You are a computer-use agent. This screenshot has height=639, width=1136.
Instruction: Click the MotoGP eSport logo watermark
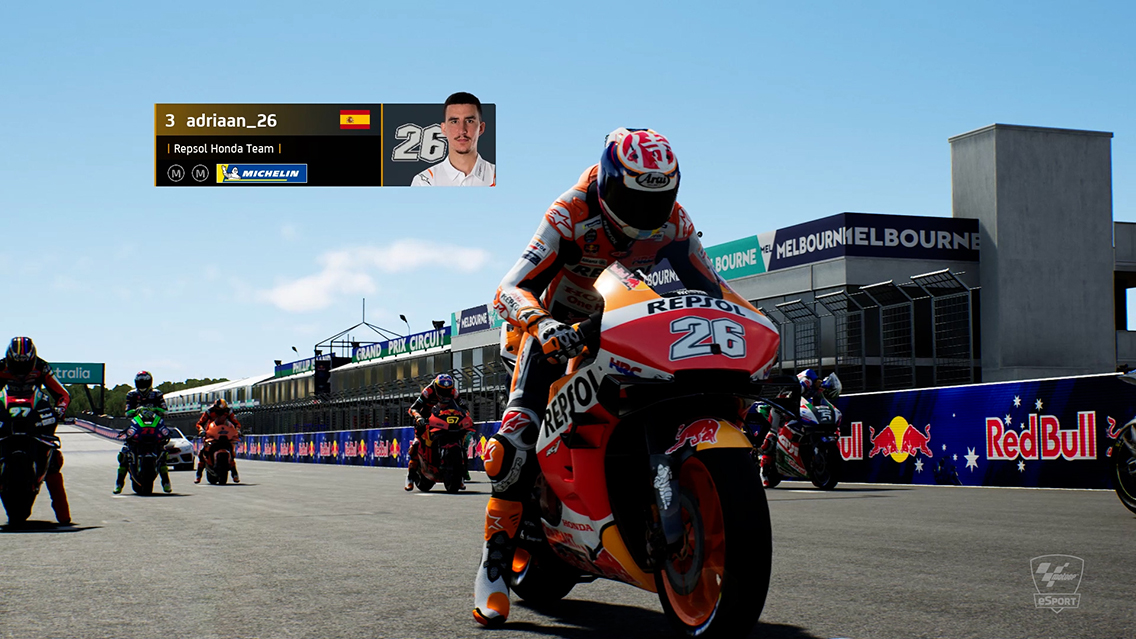point(1057,582)
